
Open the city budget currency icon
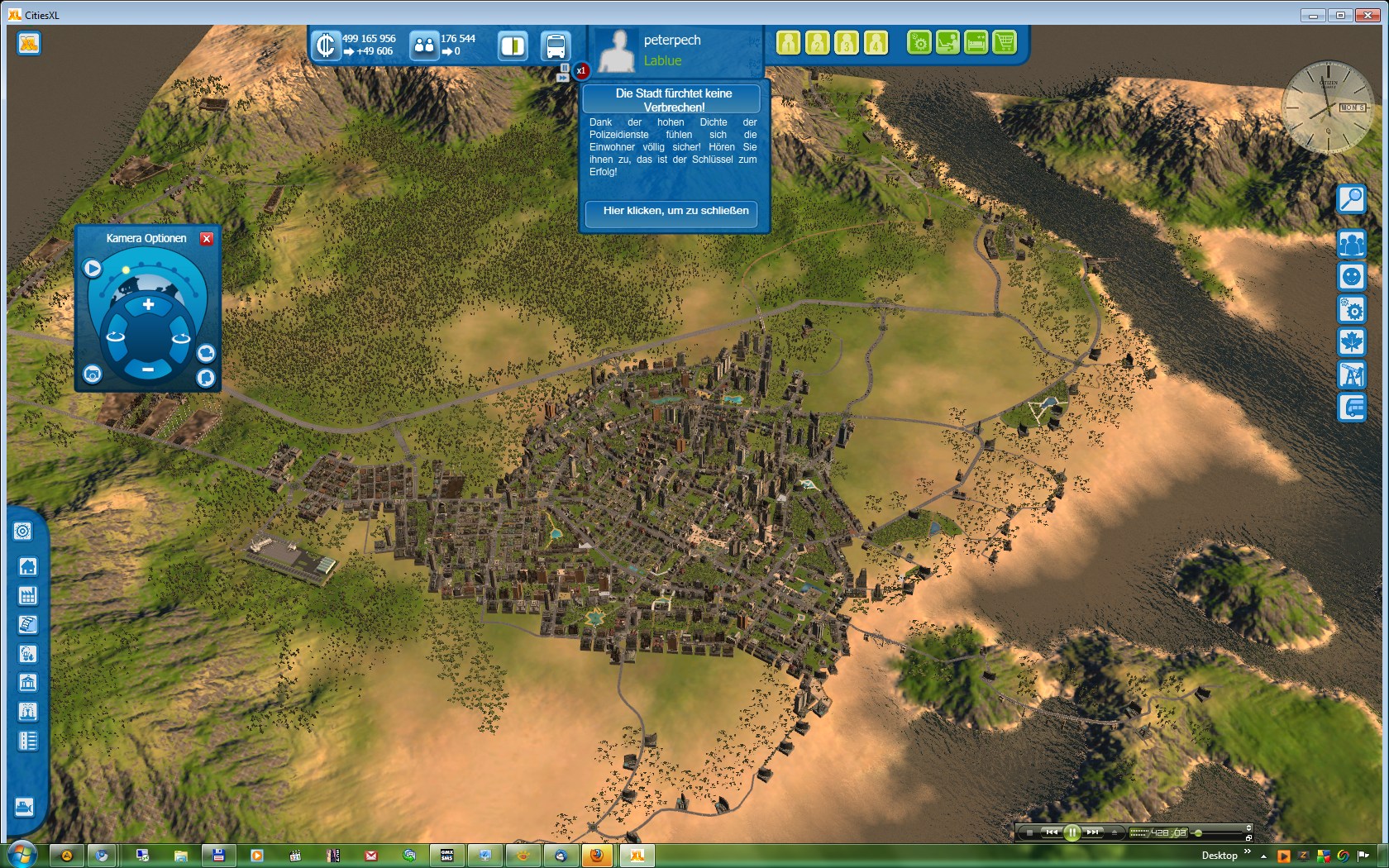point(326,45)
